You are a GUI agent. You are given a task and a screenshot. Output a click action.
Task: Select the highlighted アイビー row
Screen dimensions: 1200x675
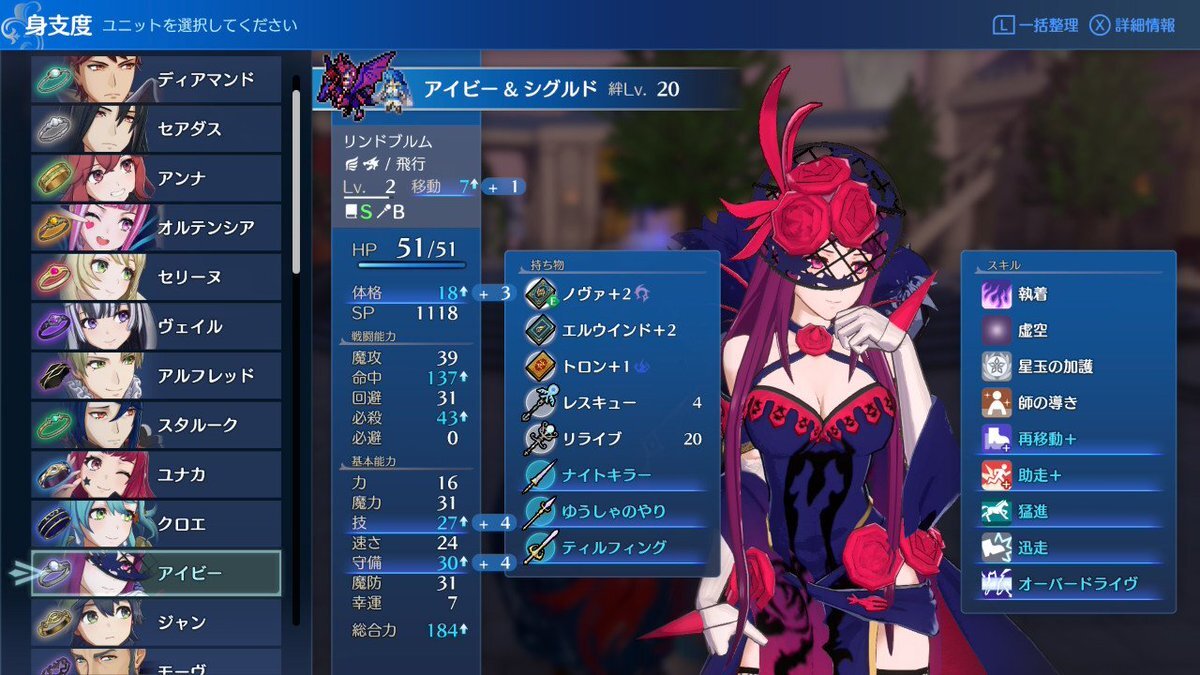tap(156, 573)
